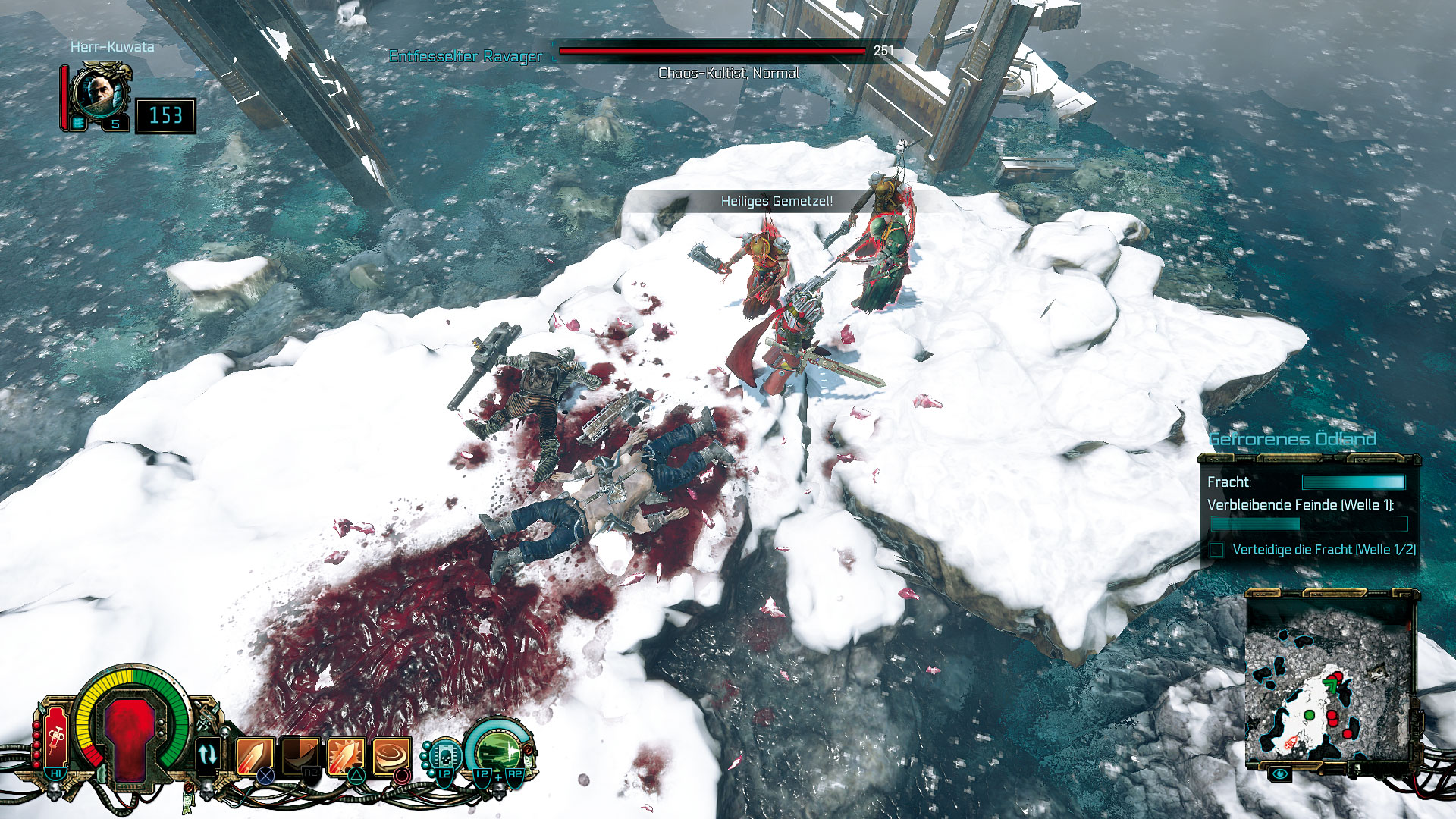Viewport: 1456px width, 819px height.
Task: Toggle the eye icon below the minimap
Action: [x=1280, y=773]
